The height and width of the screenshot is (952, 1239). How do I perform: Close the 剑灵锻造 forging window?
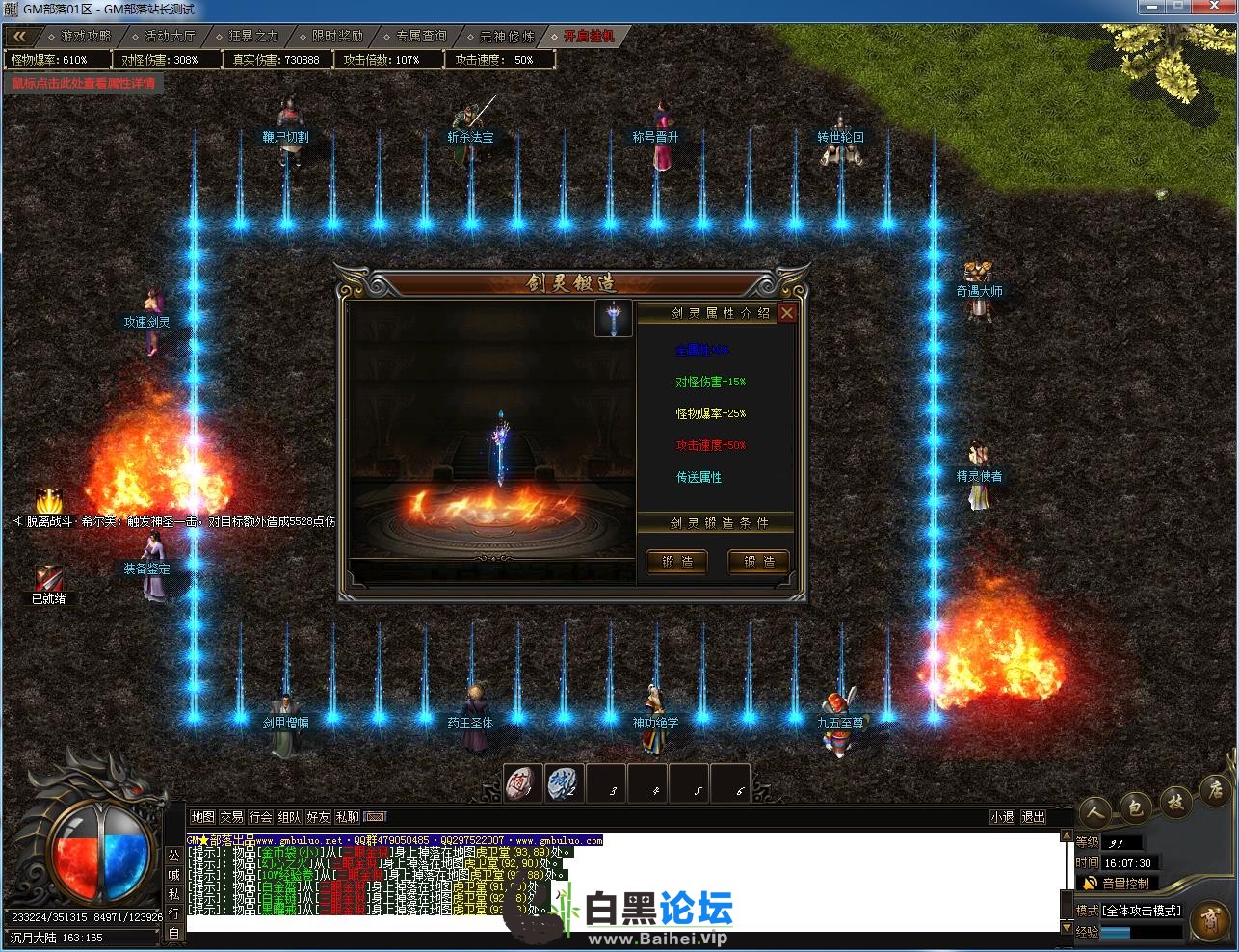(787, 313)
